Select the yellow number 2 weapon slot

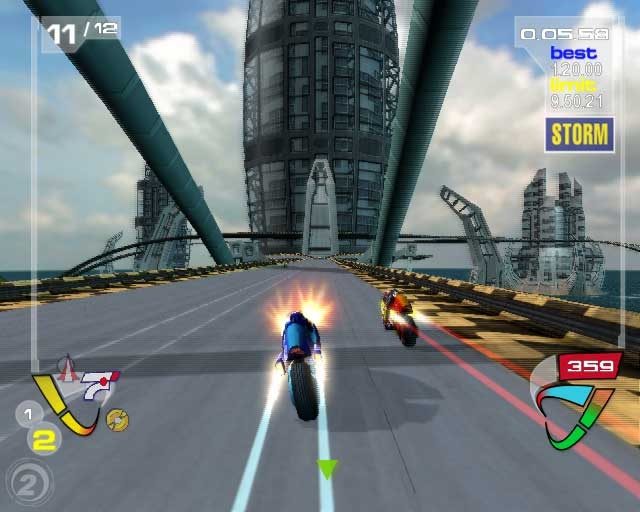pos(42,438)
